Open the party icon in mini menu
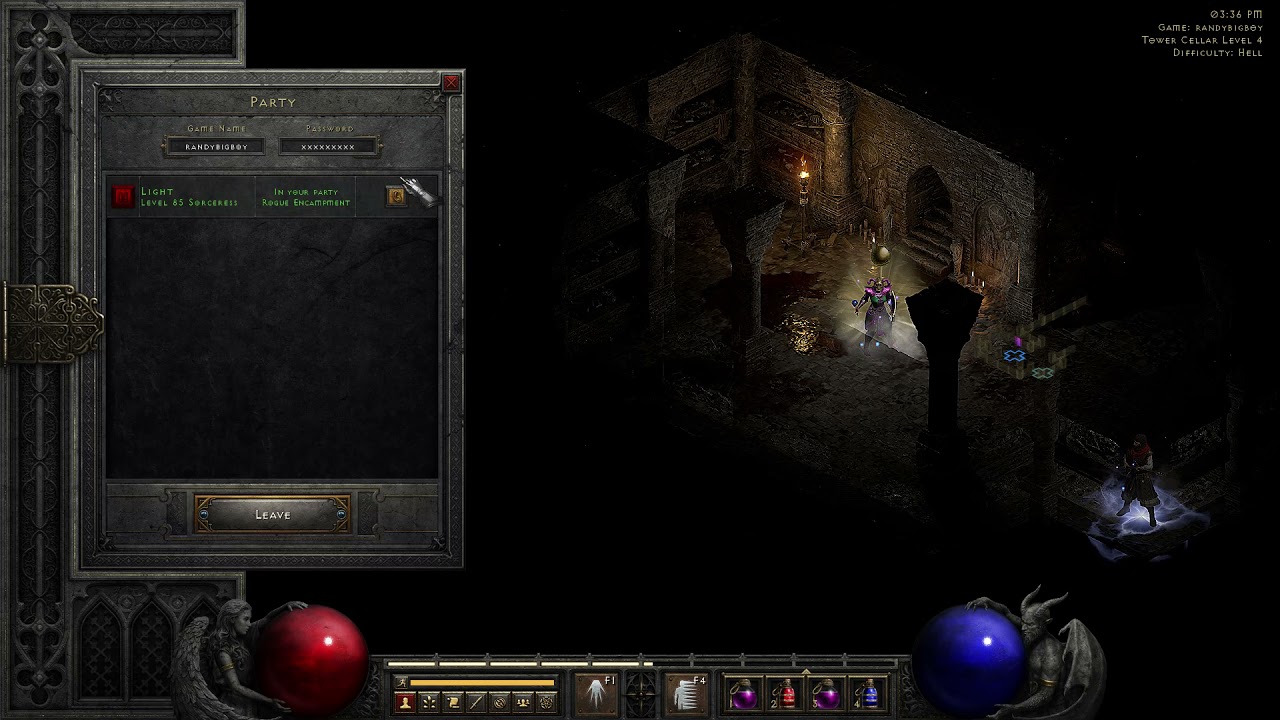This screenshot has height=720, width=1280. coord(523,703)
